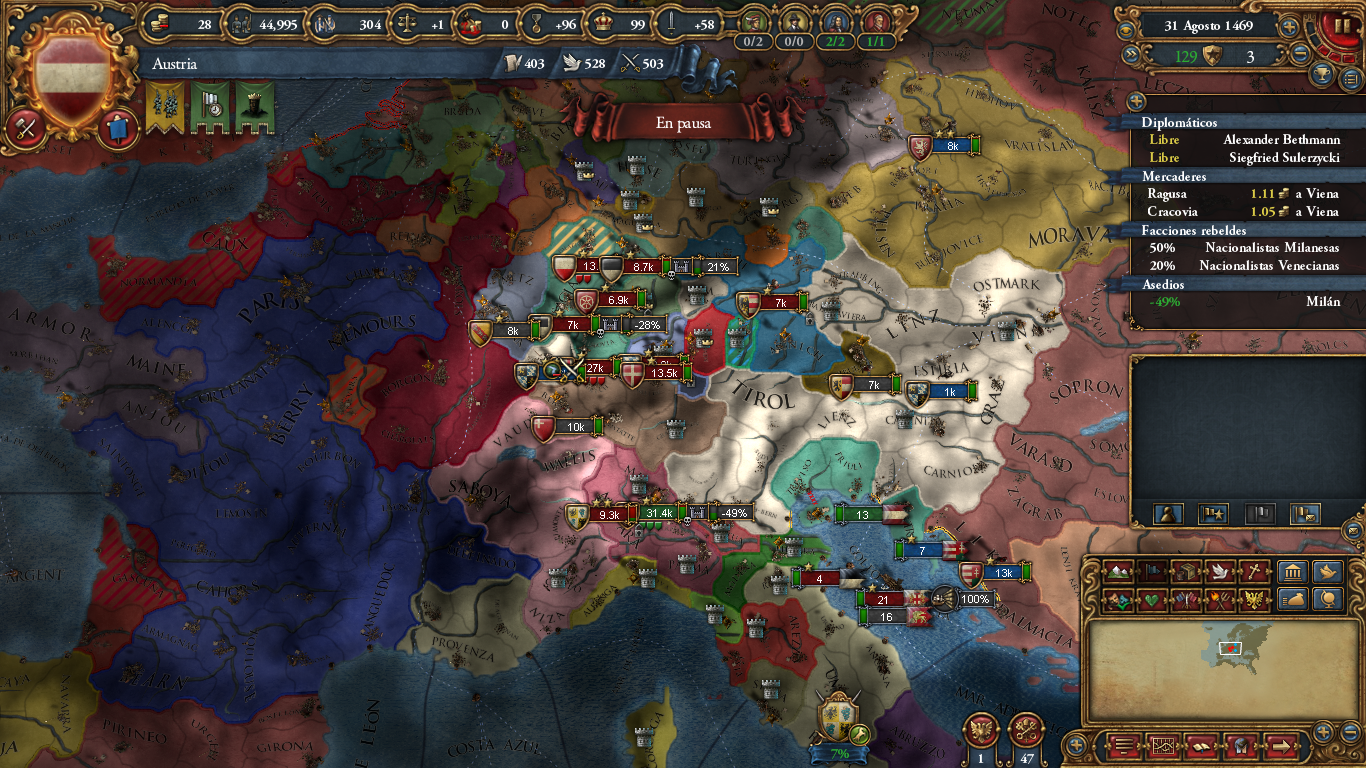Open the ledger chart icon in bottom bar
Viewport: 1366px width, 768px height.
(1162, 746)
